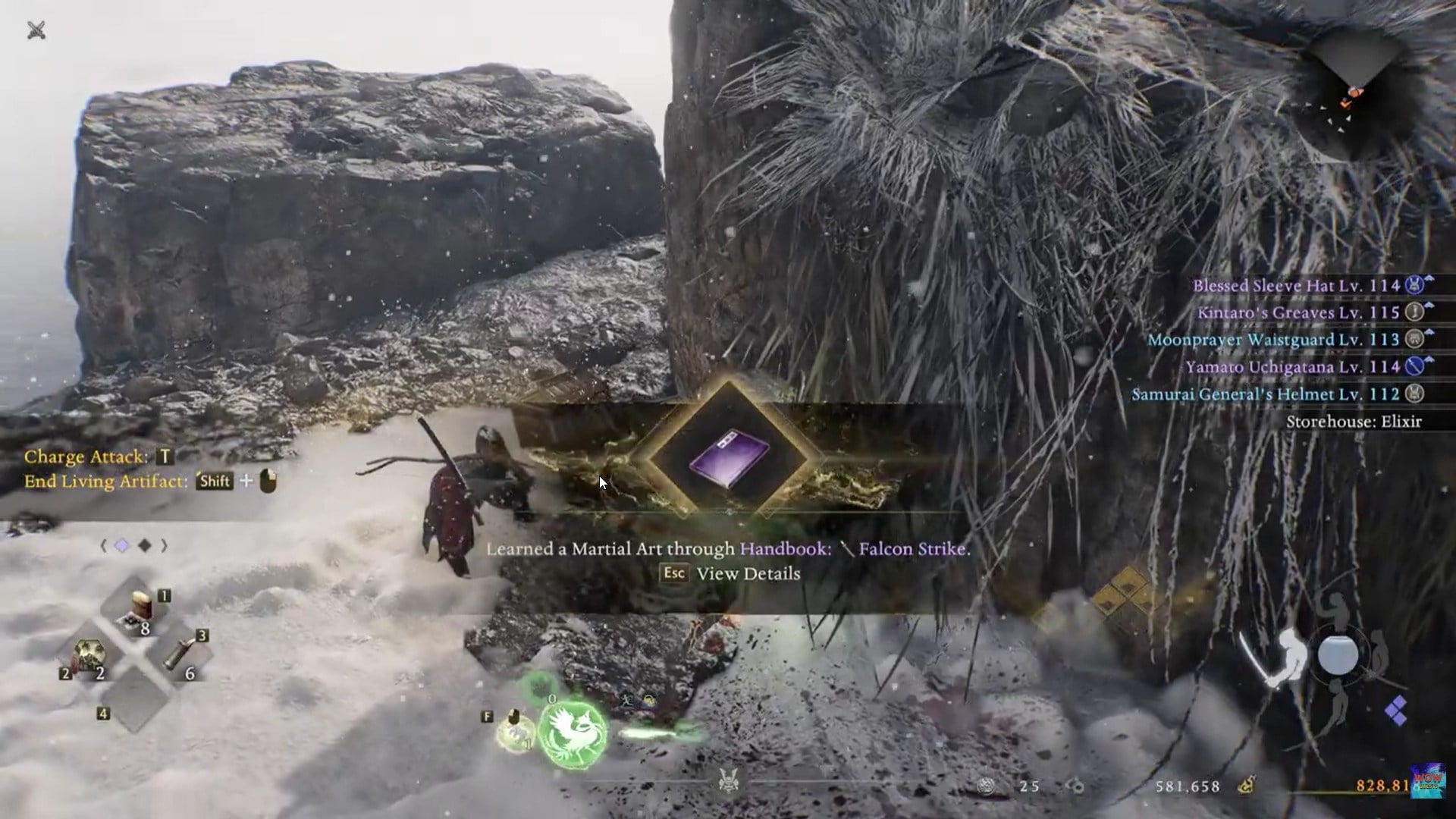This screenshot has height=819, width=1456.
Task: Select the Blessed Sleeve Hat loot entry
Action: [x=1296, y=286]
